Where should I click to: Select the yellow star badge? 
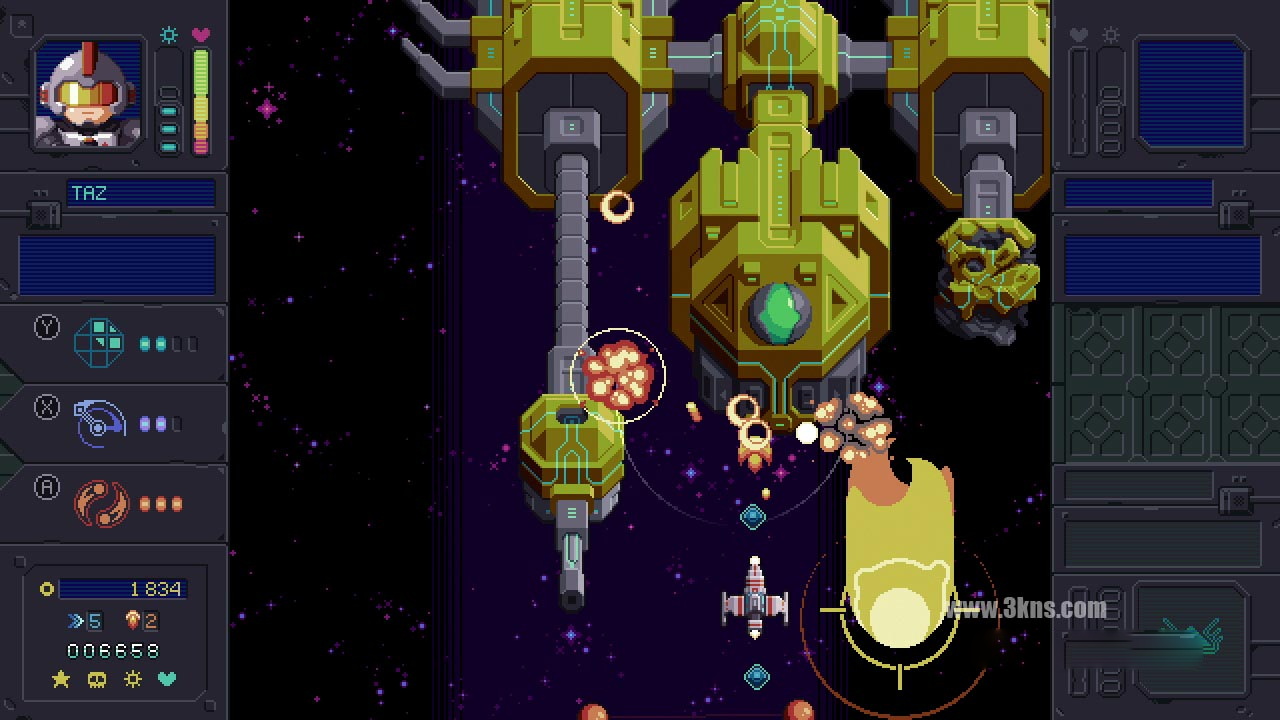click(x=61, y=680)
